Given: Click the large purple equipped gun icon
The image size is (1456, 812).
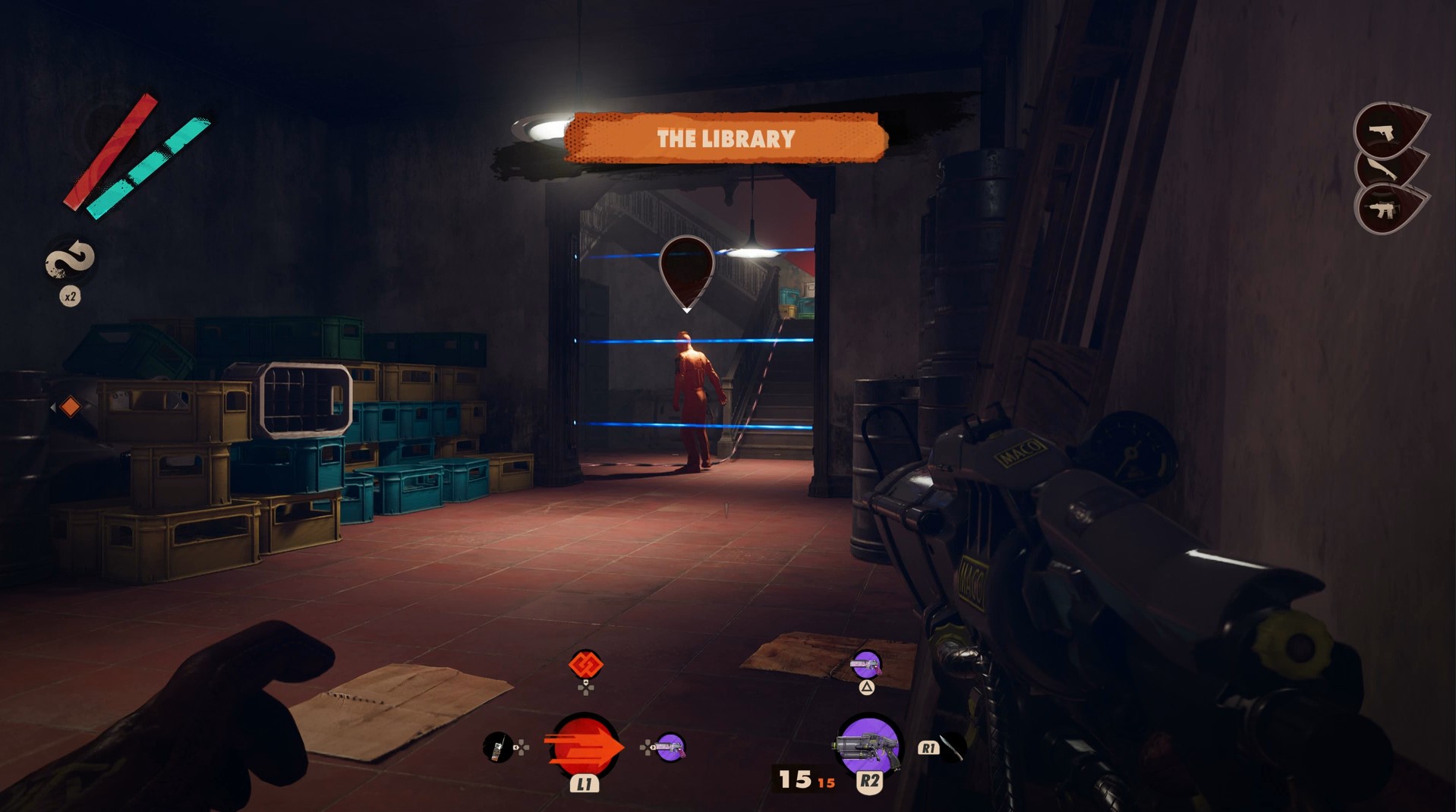Looking at the screenshot, I should coord(868,745).
